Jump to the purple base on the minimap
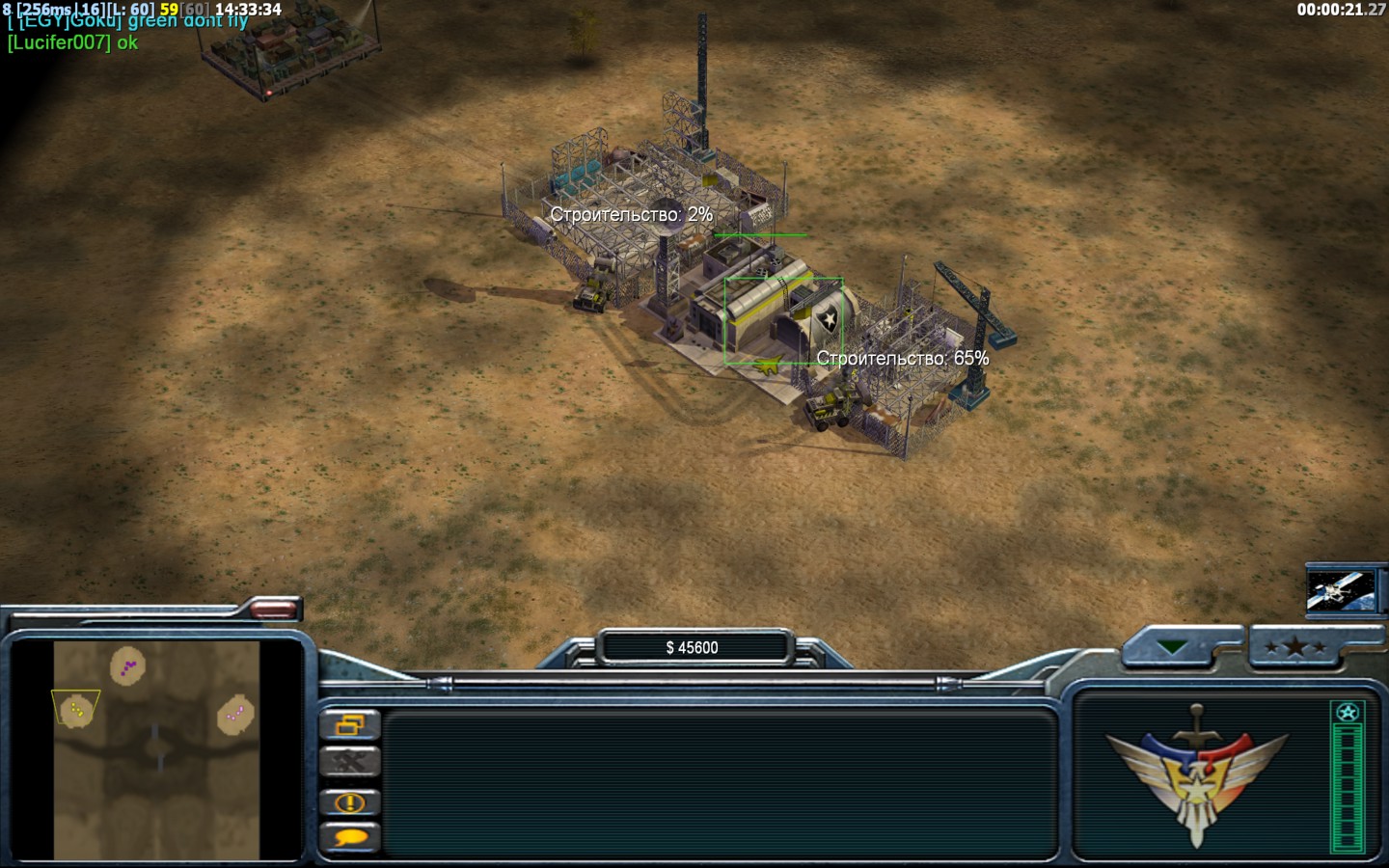 click(x=127, y=665)
